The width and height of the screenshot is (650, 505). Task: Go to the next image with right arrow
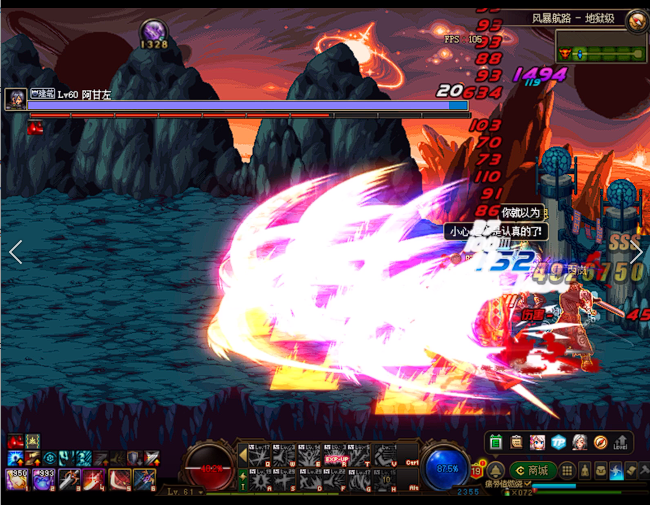pyautogui.click(x=636, y=252)
